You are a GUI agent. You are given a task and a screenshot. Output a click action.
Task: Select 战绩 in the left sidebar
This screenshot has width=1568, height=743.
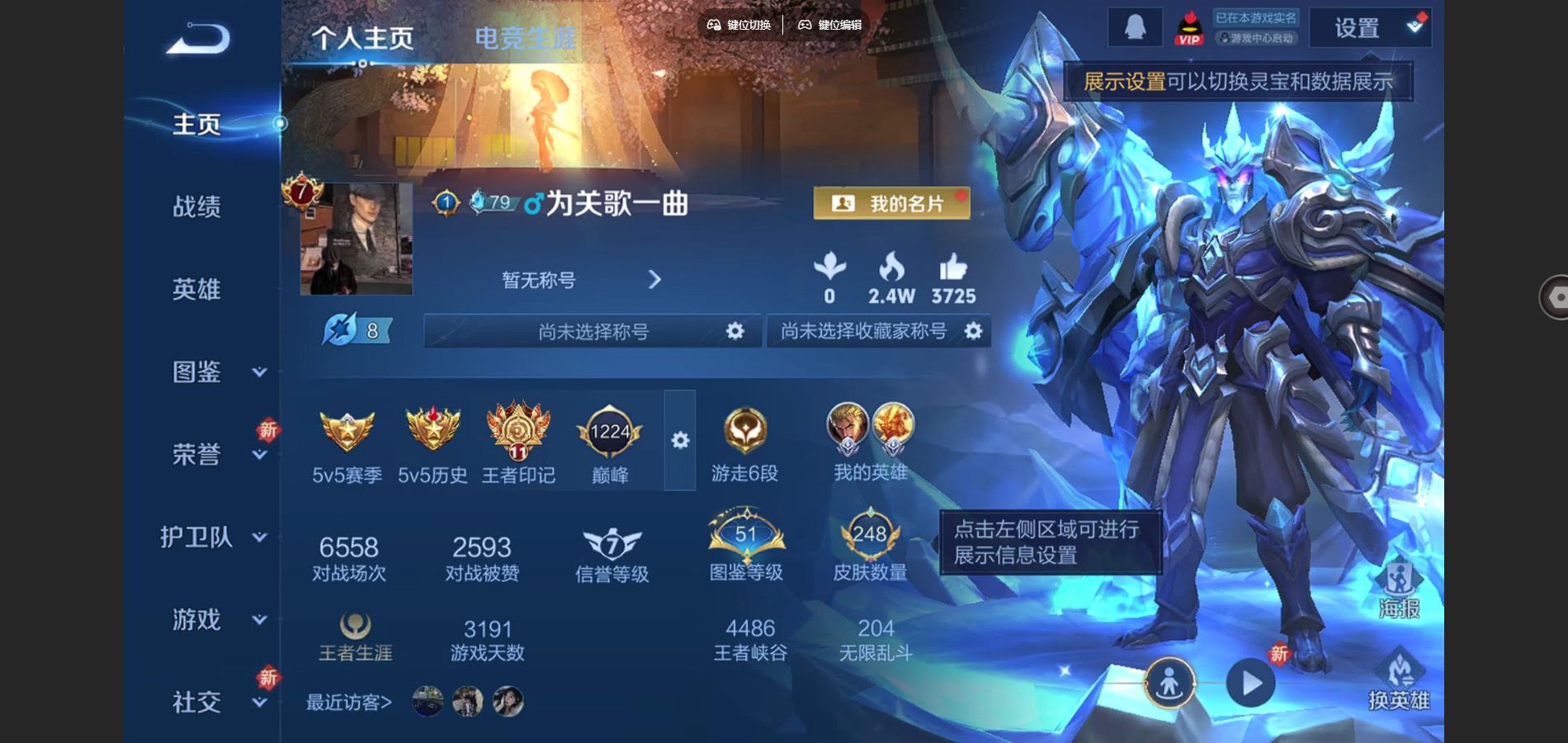click(196, 208)
